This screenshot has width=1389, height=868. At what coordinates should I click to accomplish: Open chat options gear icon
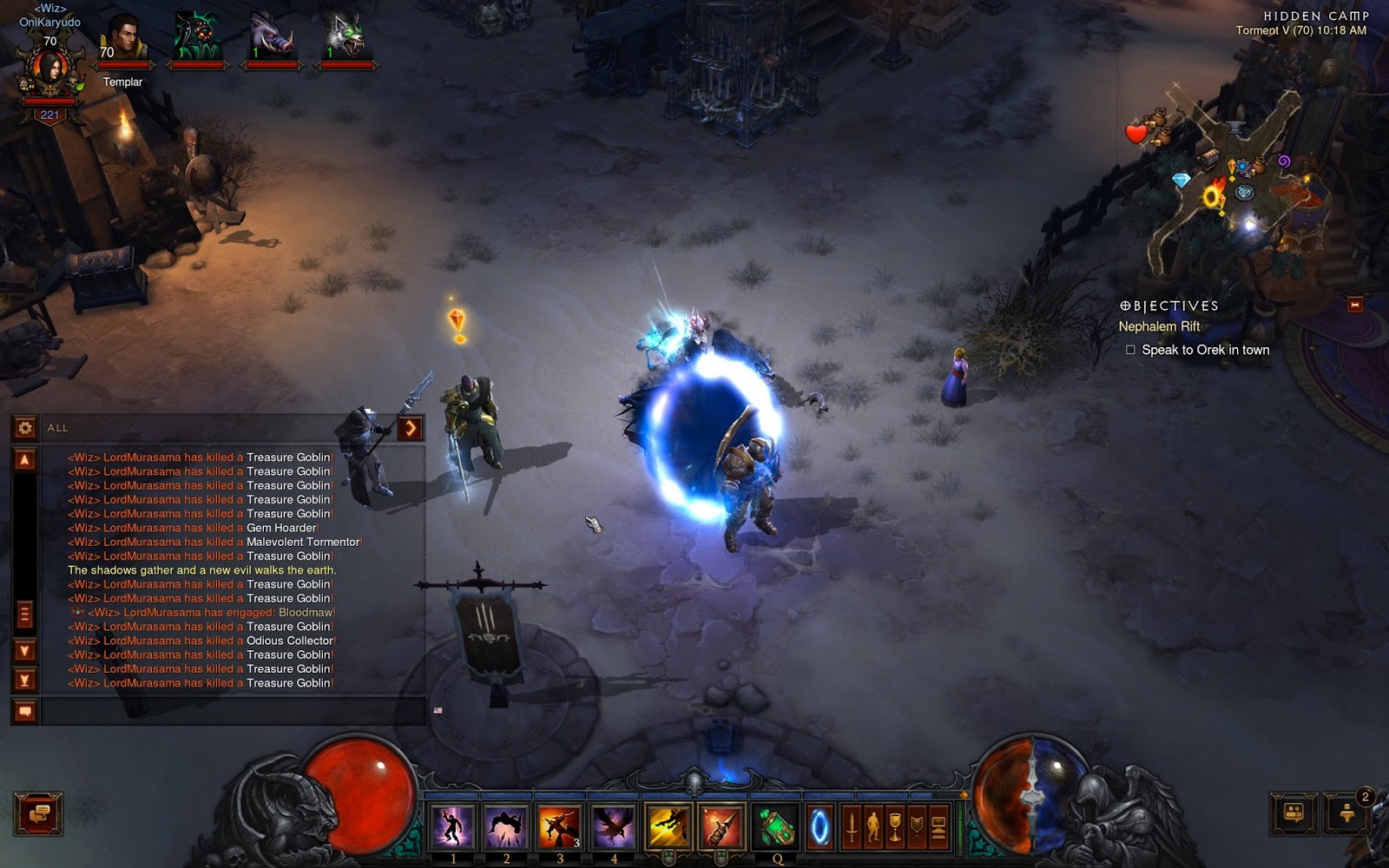(25, 427)
